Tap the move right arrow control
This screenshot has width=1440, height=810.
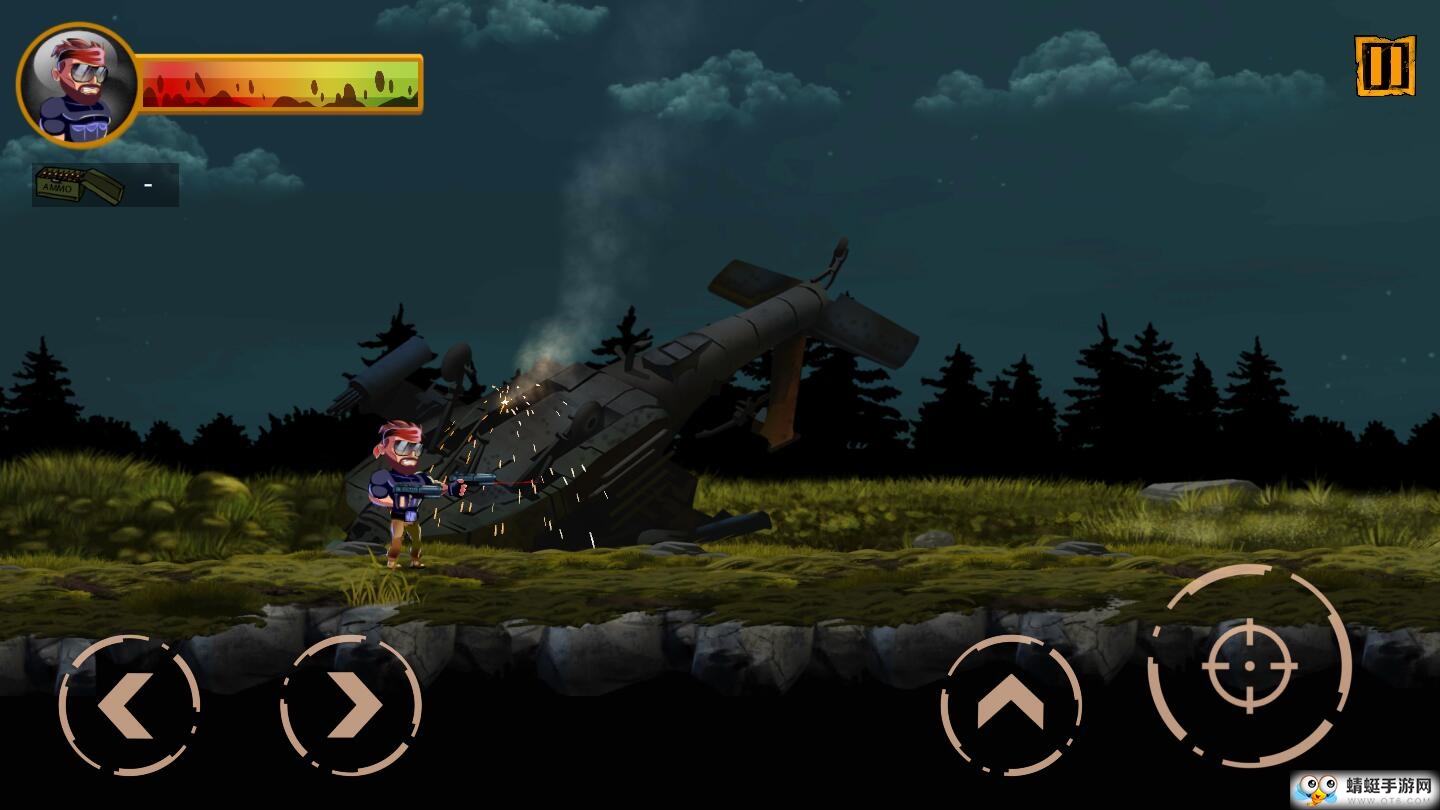(x=351, y=705)
